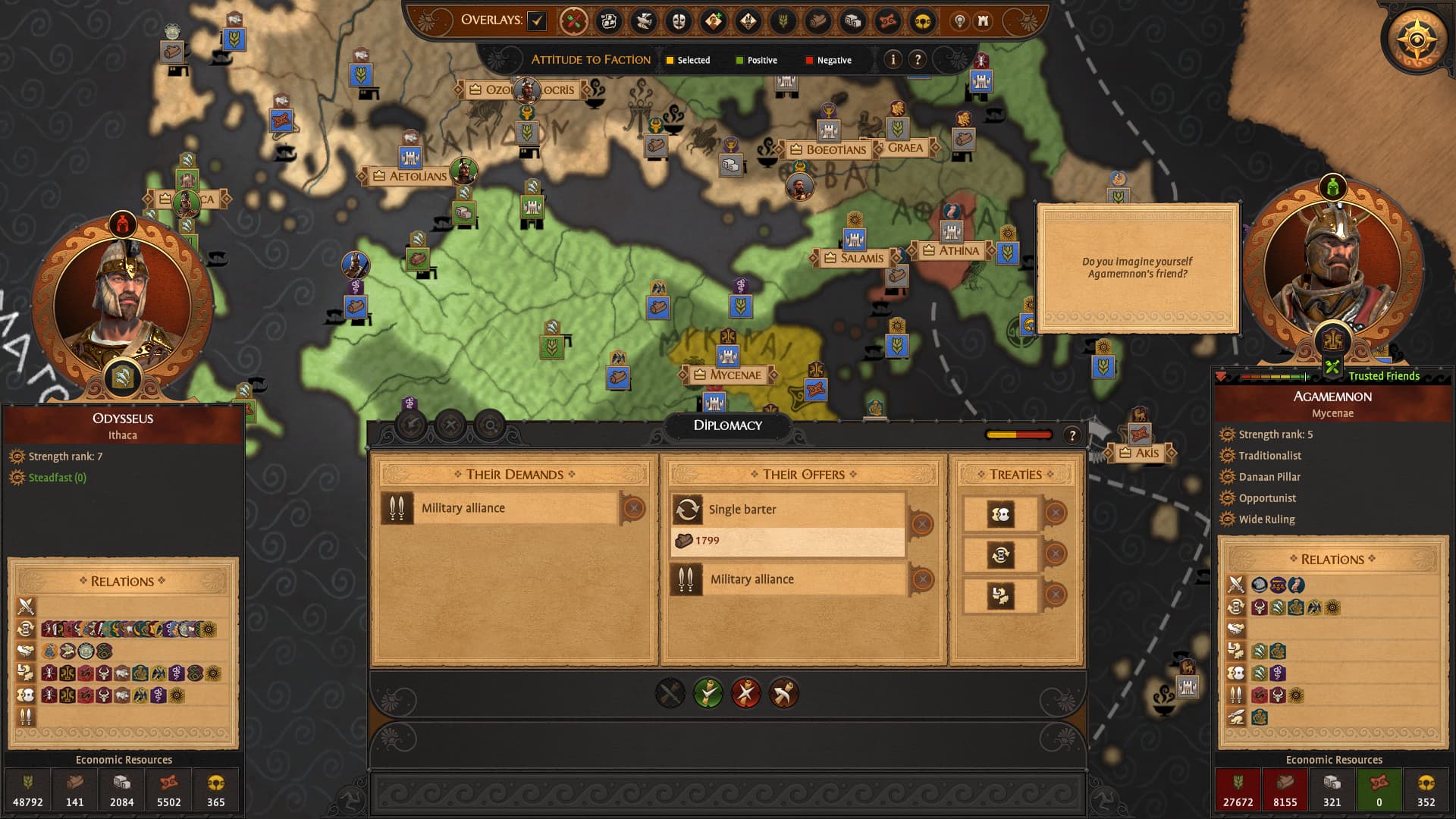The height and width of the screenshot is (819, 1456).
Task: Show the food wheat overlay
Action: point(783,21)
